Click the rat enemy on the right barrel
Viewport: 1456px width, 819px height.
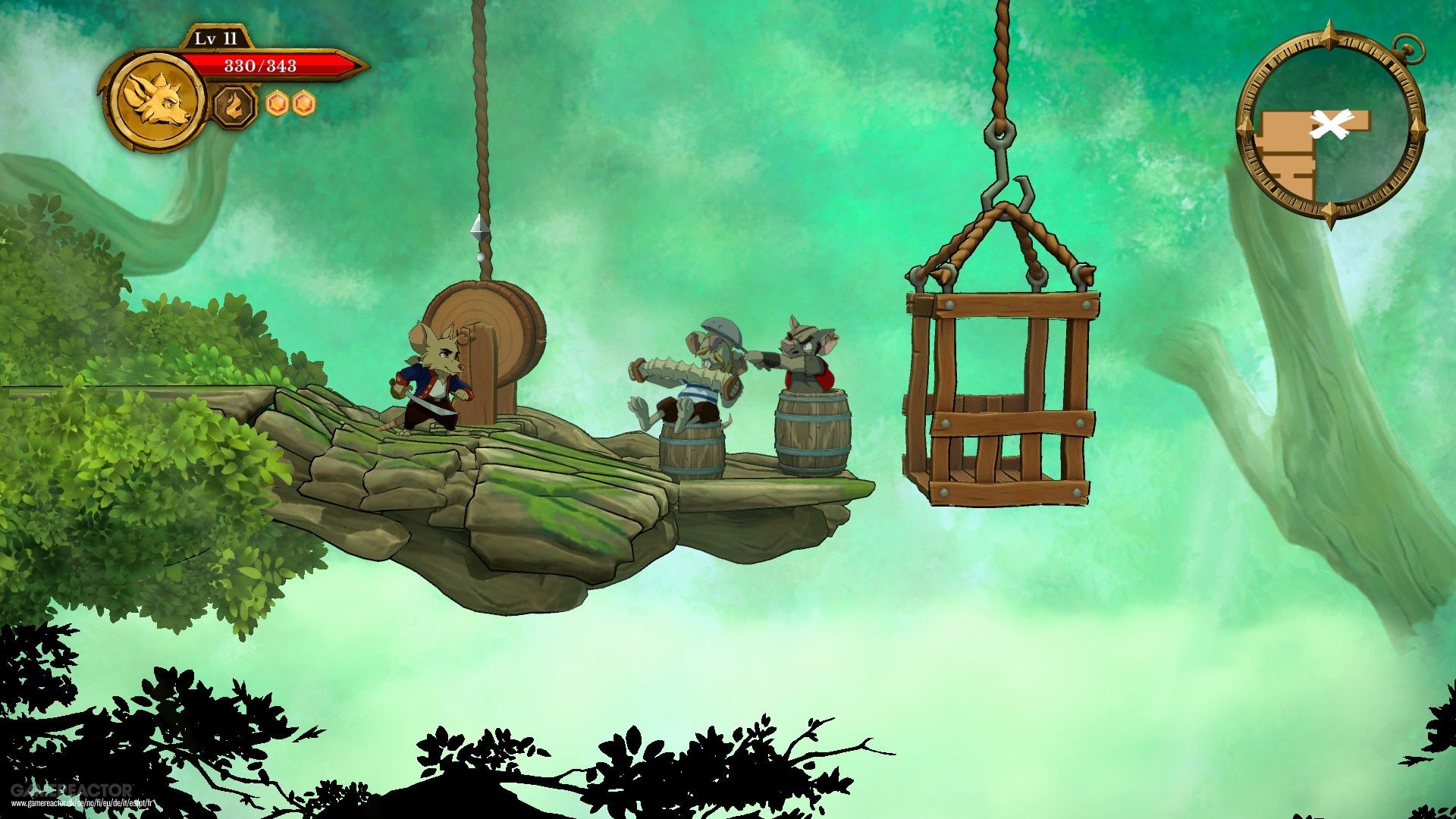pos(808,356)
